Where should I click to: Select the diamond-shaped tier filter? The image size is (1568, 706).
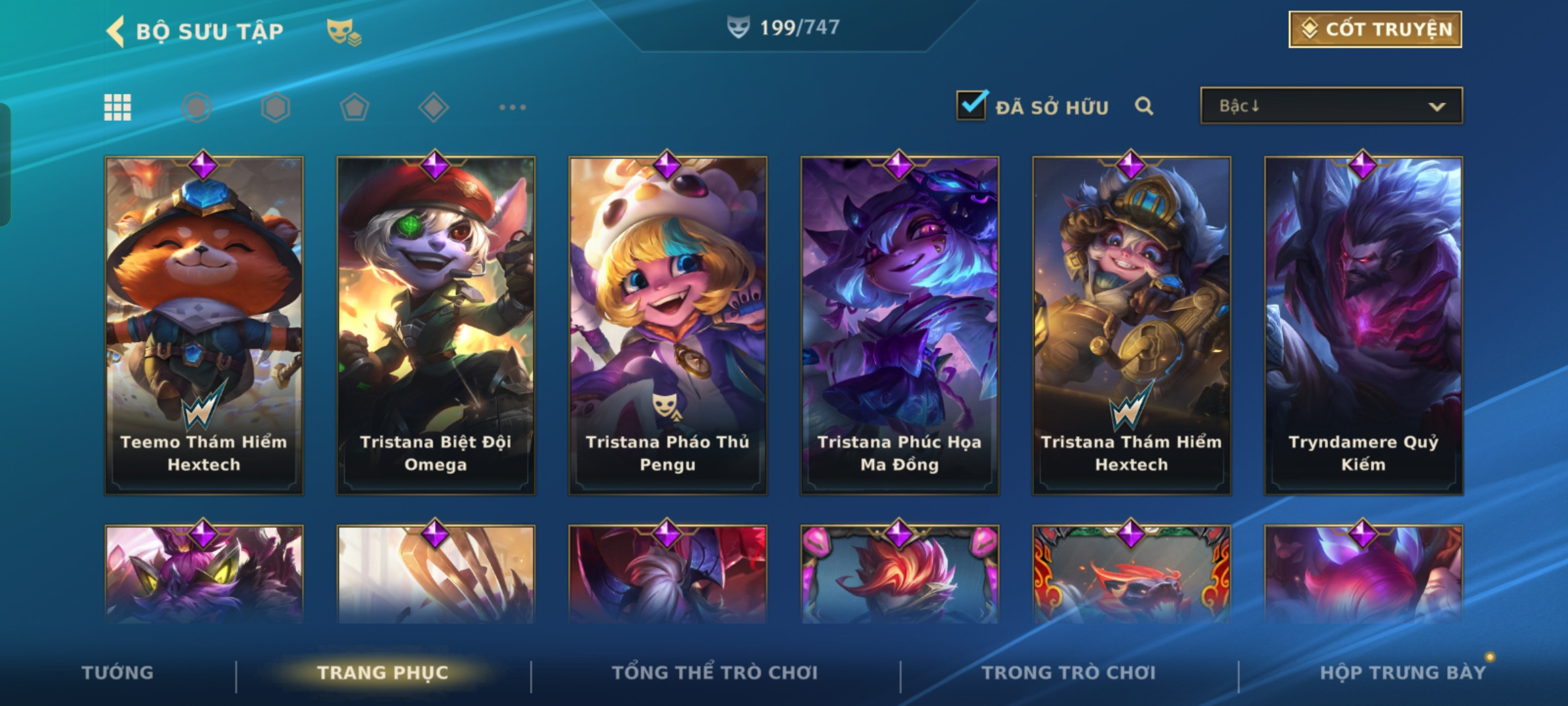pos(433,107)
